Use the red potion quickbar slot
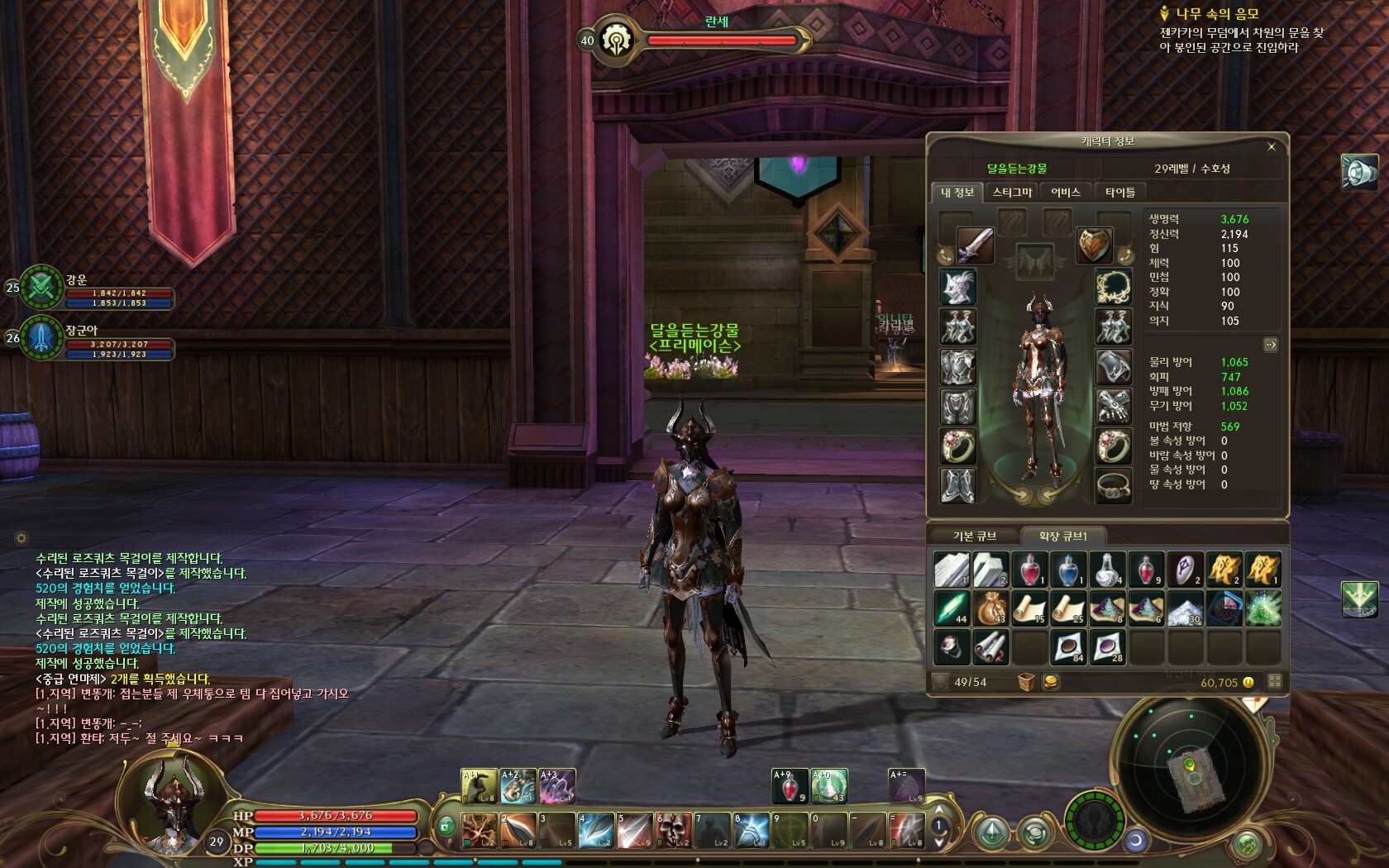The height and width of the screenshot is (868, 1389). pyautogui.click(x=789, y=785)
